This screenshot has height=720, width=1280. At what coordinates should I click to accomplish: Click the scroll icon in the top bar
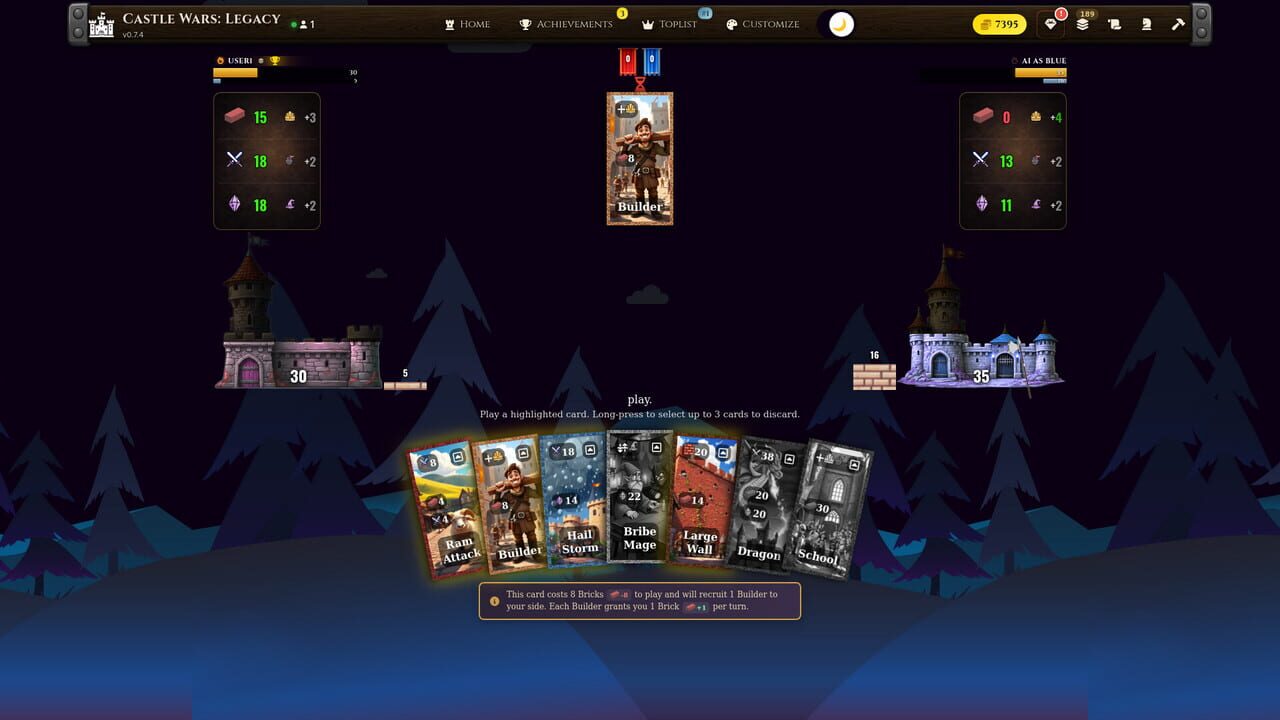tap(1114, 24)
